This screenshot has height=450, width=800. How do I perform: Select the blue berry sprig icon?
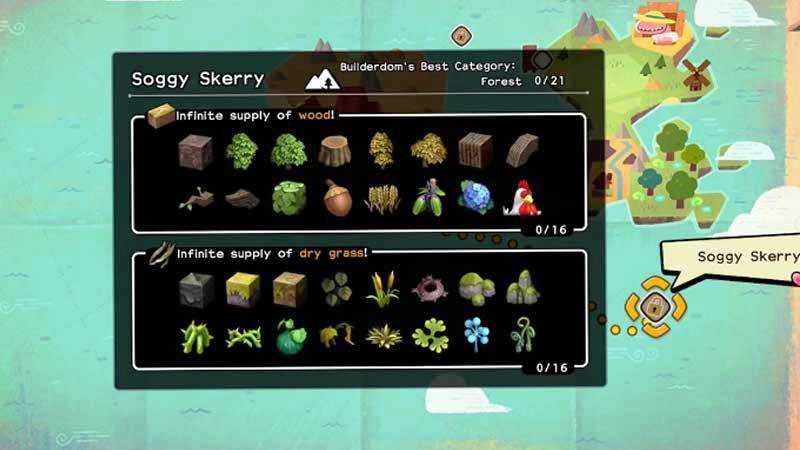click(476, 334)
